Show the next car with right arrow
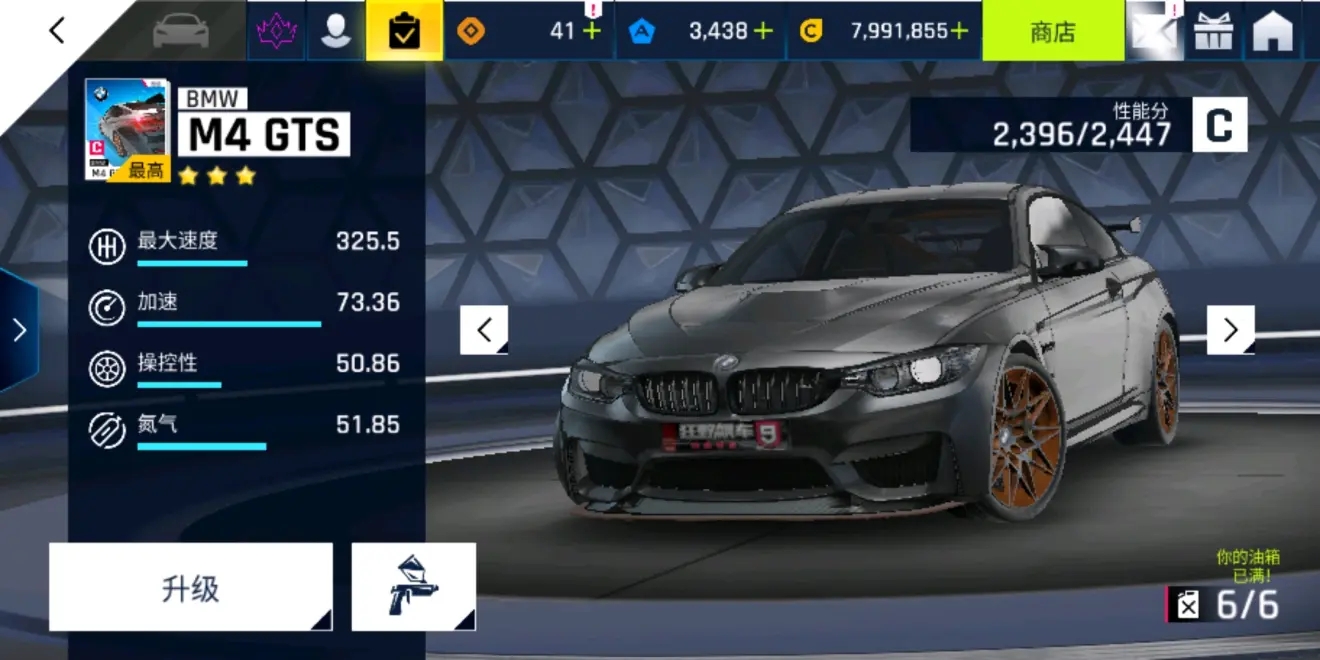Image resolution: width=1320 pixels, height=660 pixels. pyautogui.click(x=1230, y=330)
